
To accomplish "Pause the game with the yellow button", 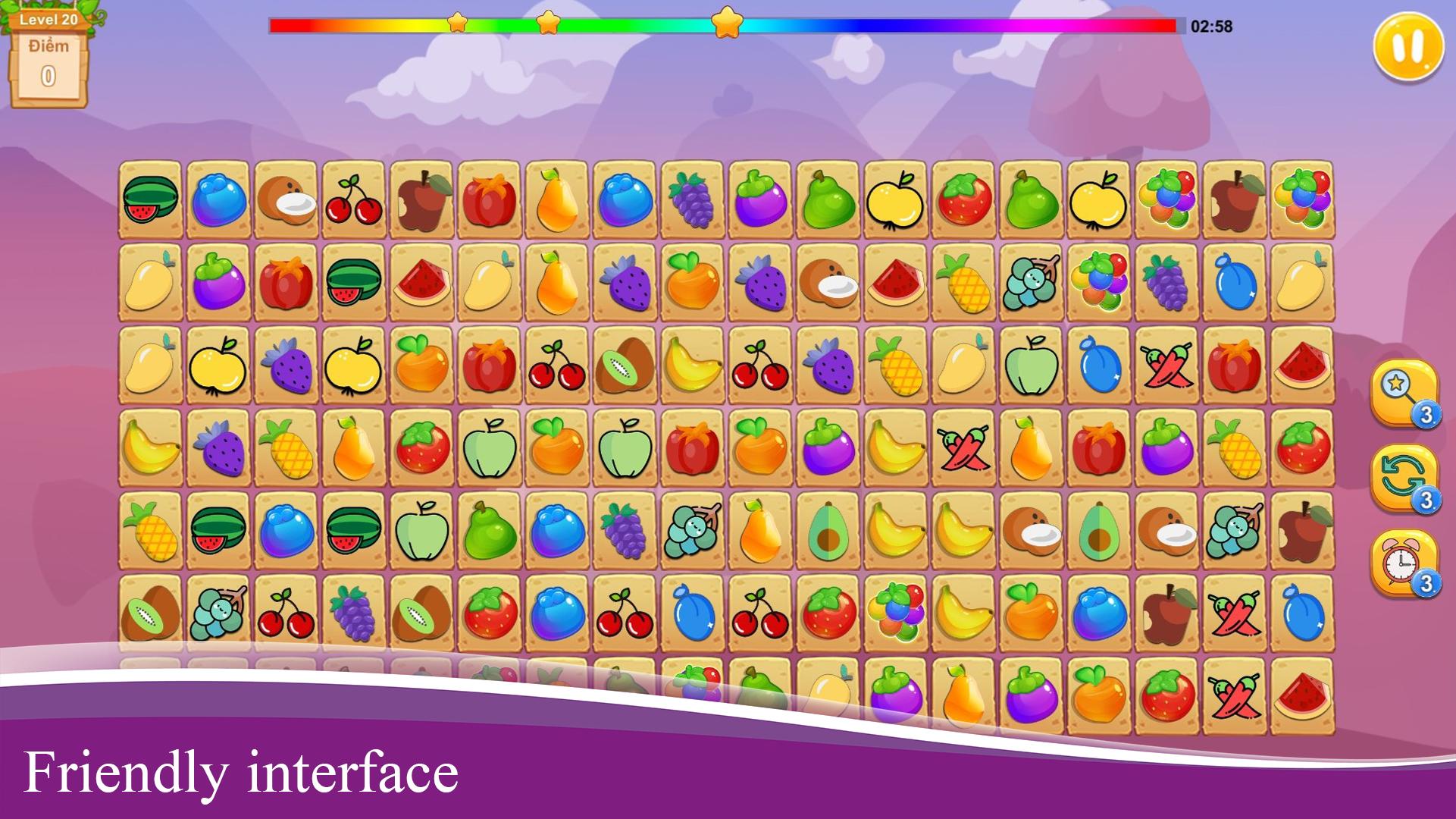I will point(1407,45).
